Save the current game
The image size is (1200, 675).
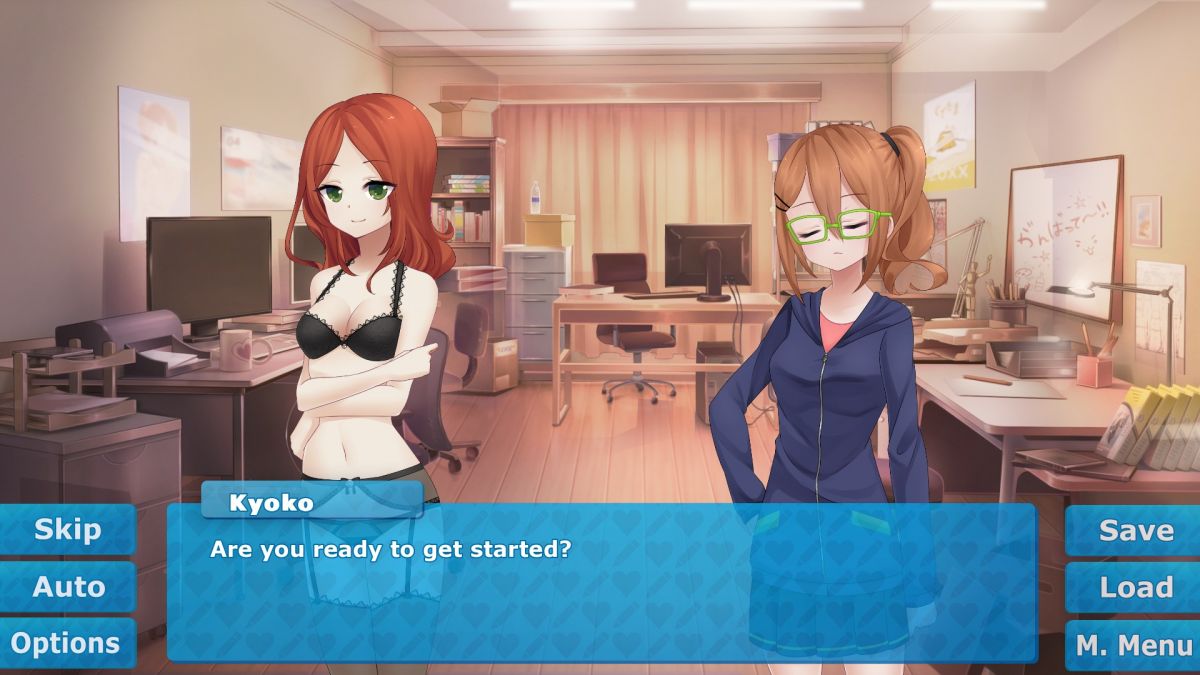pyautogui.click(x=1136, y=530)
